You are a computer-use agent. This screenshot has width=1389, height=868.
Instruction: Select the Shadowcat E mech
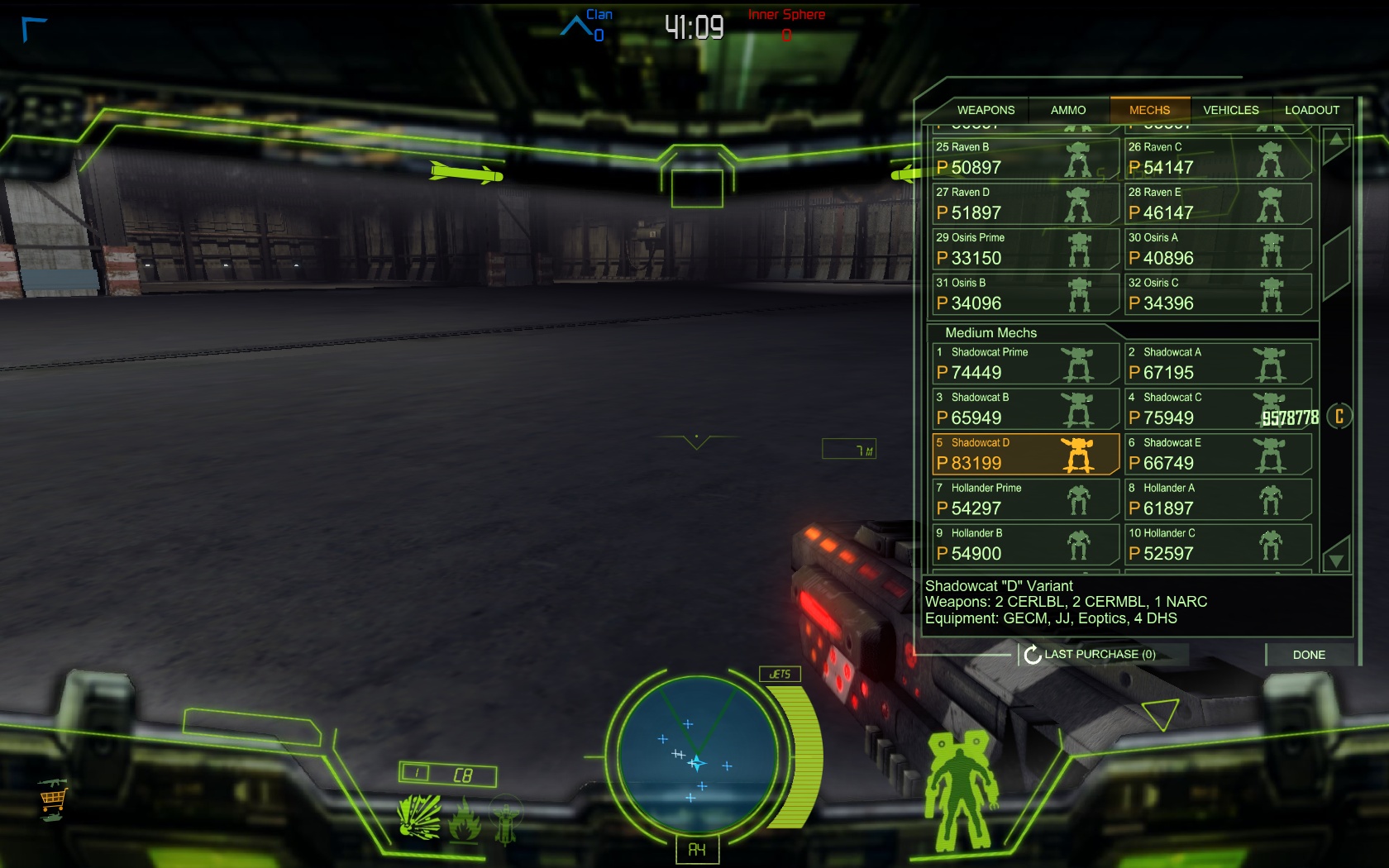click(x=1217, y=454)
